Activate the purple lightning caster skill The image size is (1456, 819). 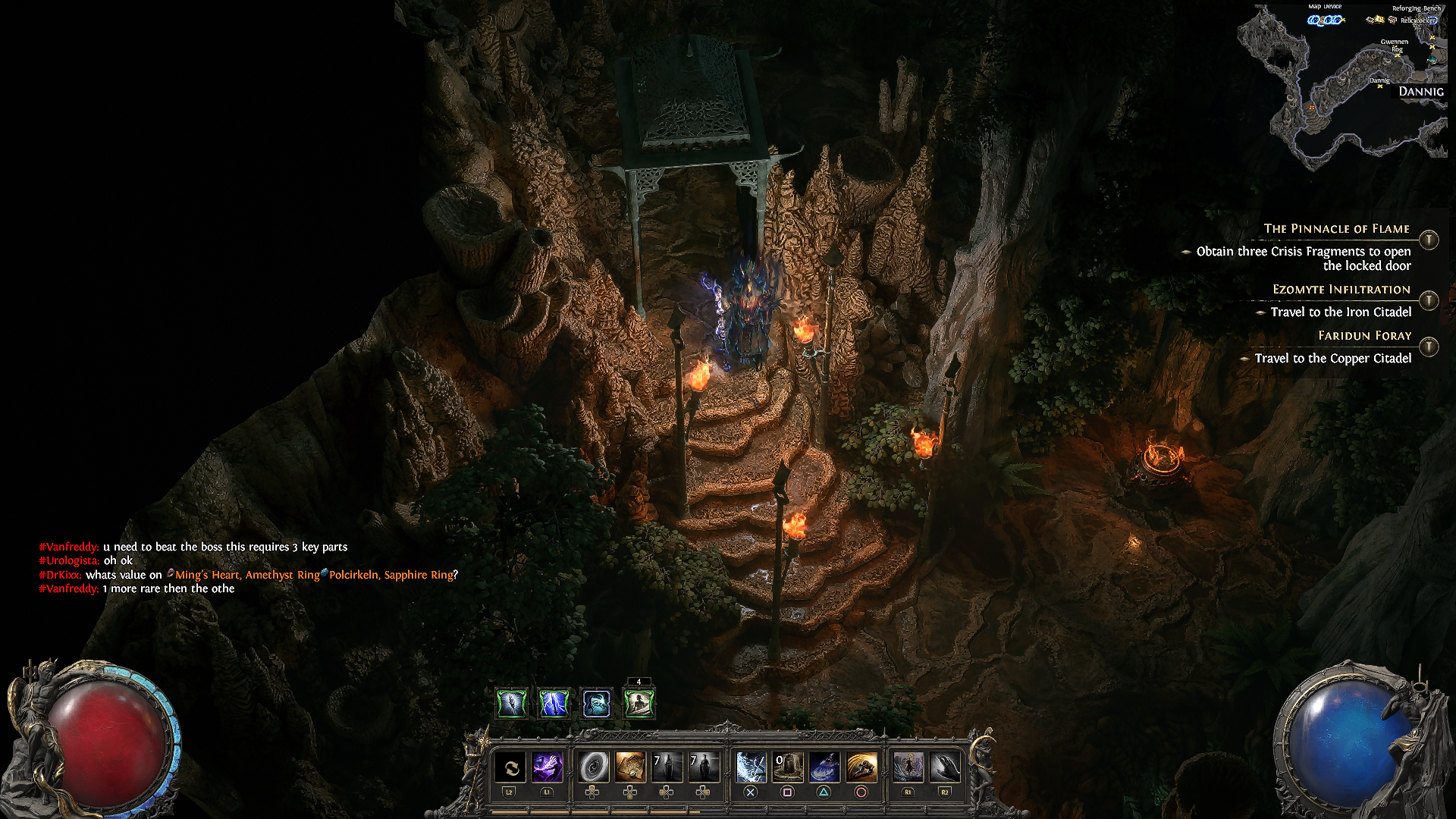(547, 767)
